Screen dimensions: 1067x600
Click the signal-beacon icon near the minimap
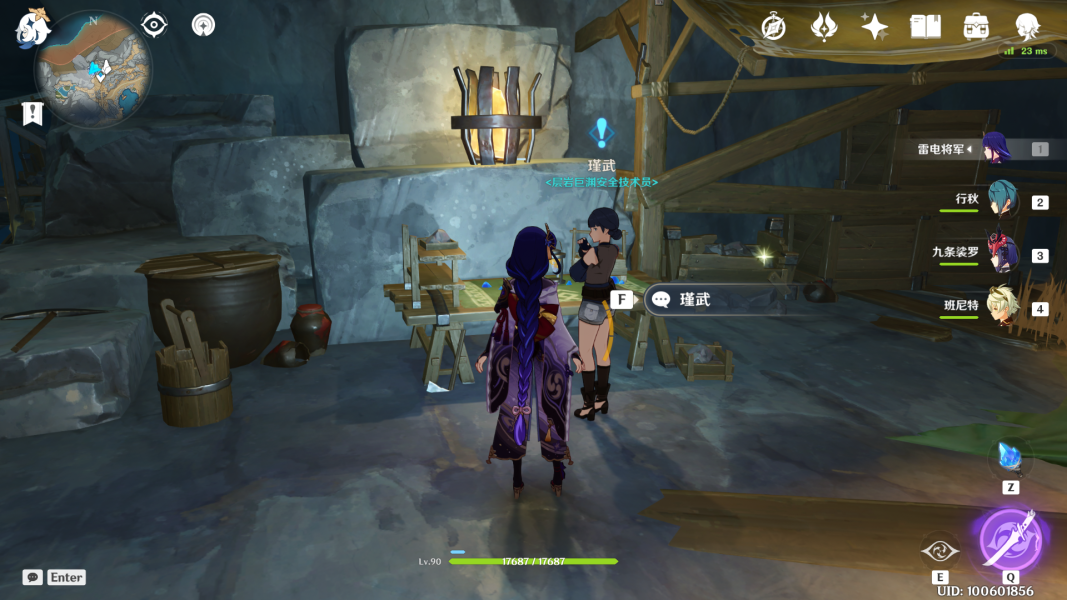click(203, 25)
